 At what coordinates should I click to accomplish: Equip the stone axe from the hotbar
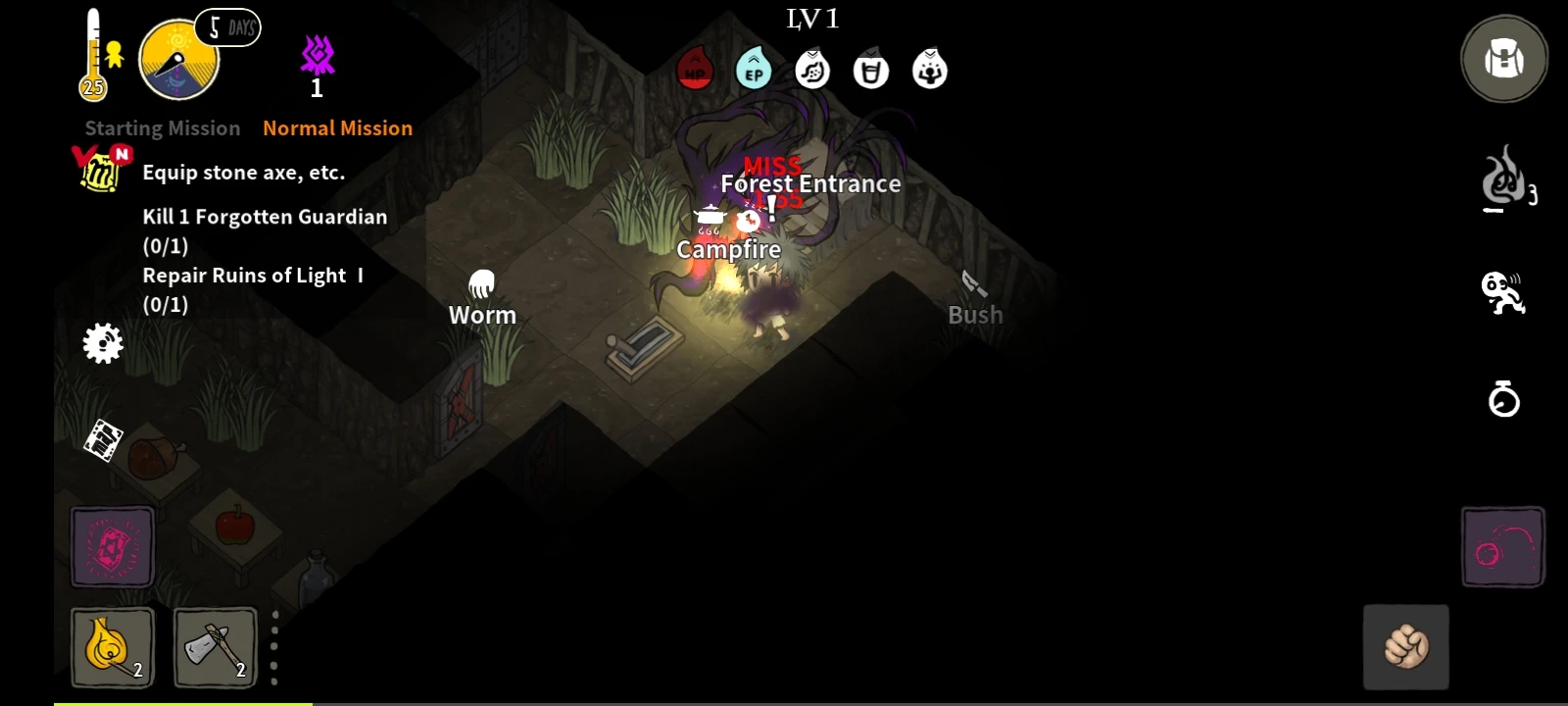pyautogui.click(x=215, y=647)
